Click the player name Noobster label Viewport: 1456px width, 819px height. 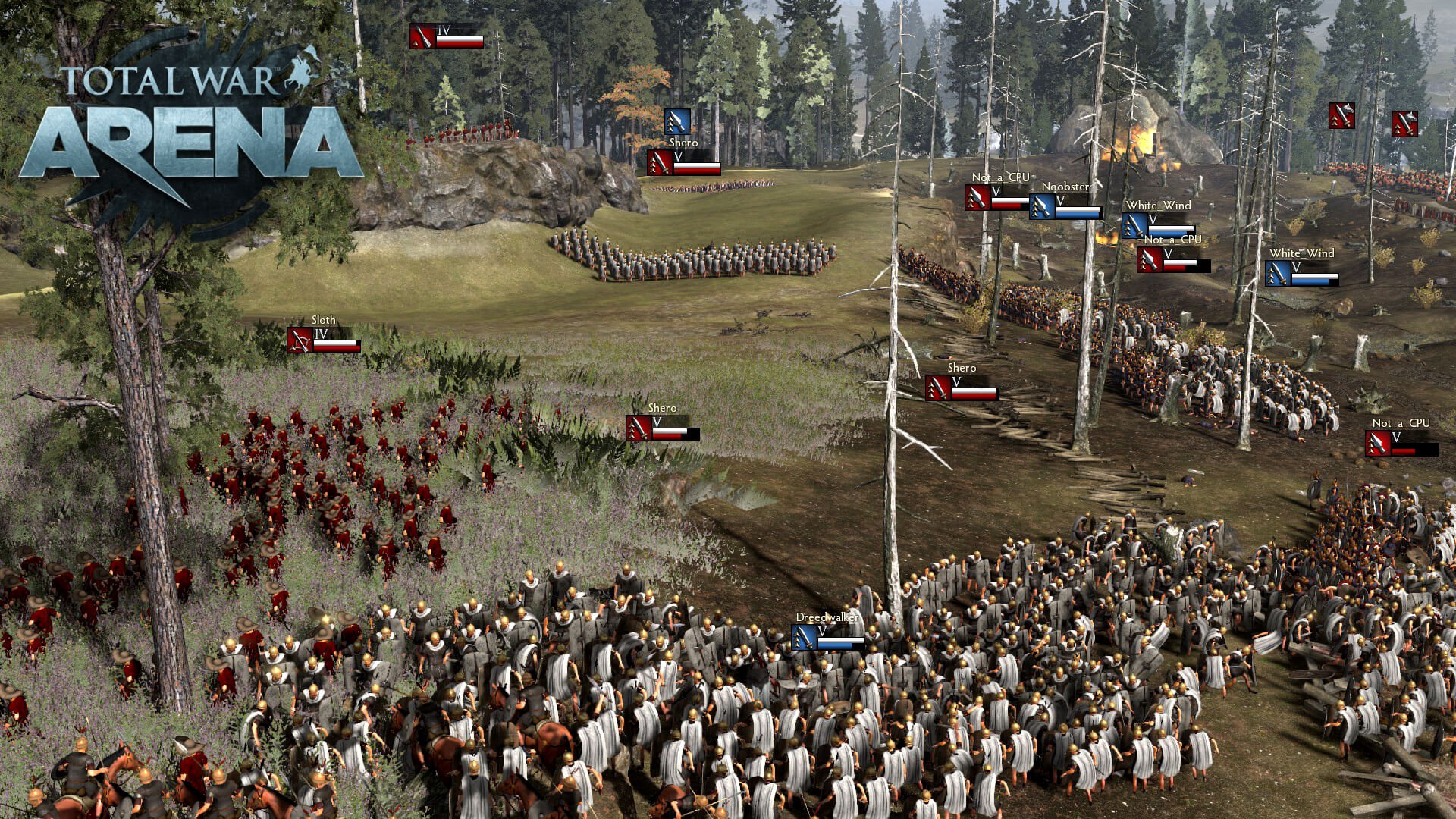pyautogui.click(x=1065, y=185)
